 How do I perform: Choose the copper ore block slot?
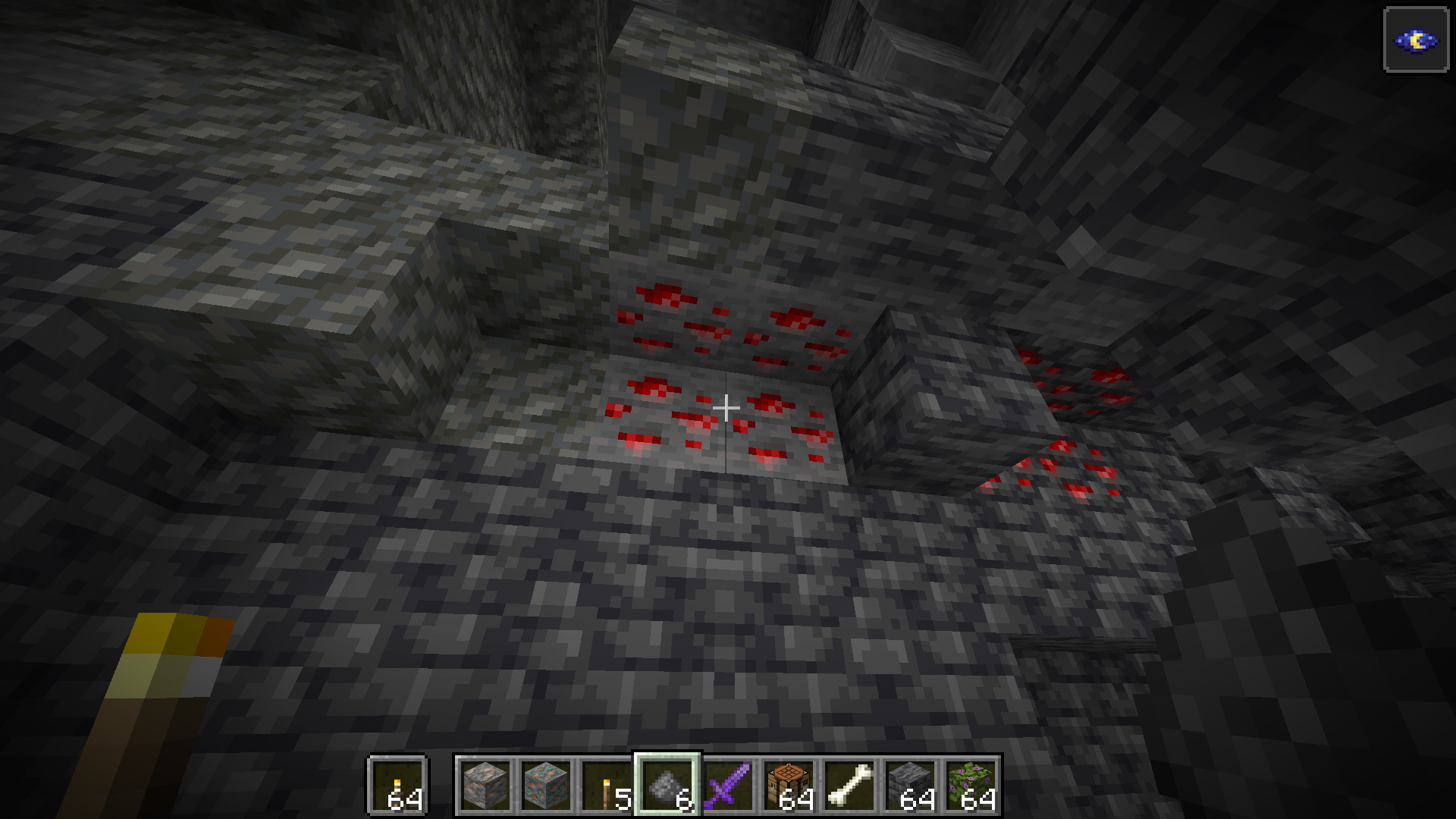click(546, 785)
